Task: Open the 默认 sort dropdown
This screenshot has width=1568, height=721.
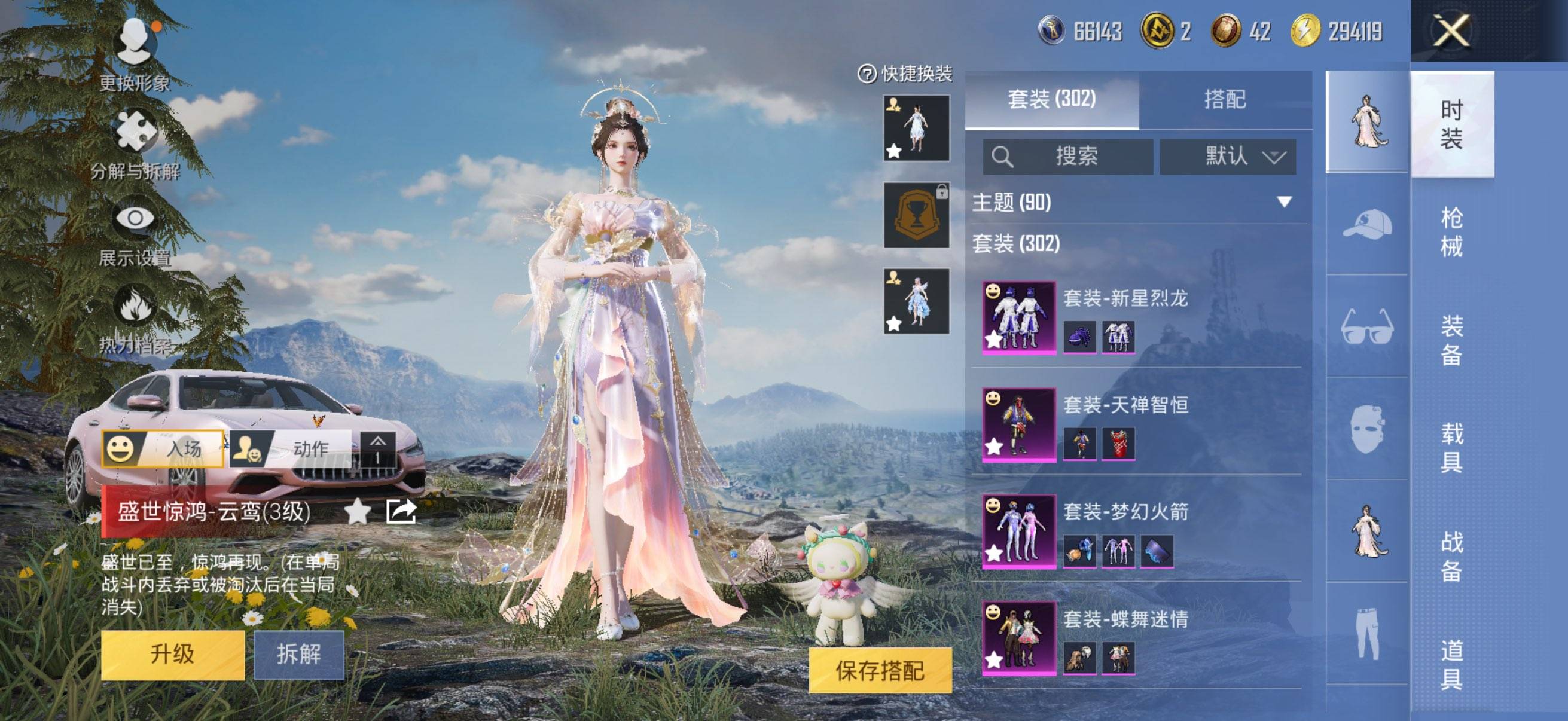Action: click(x=1227, y=157)
